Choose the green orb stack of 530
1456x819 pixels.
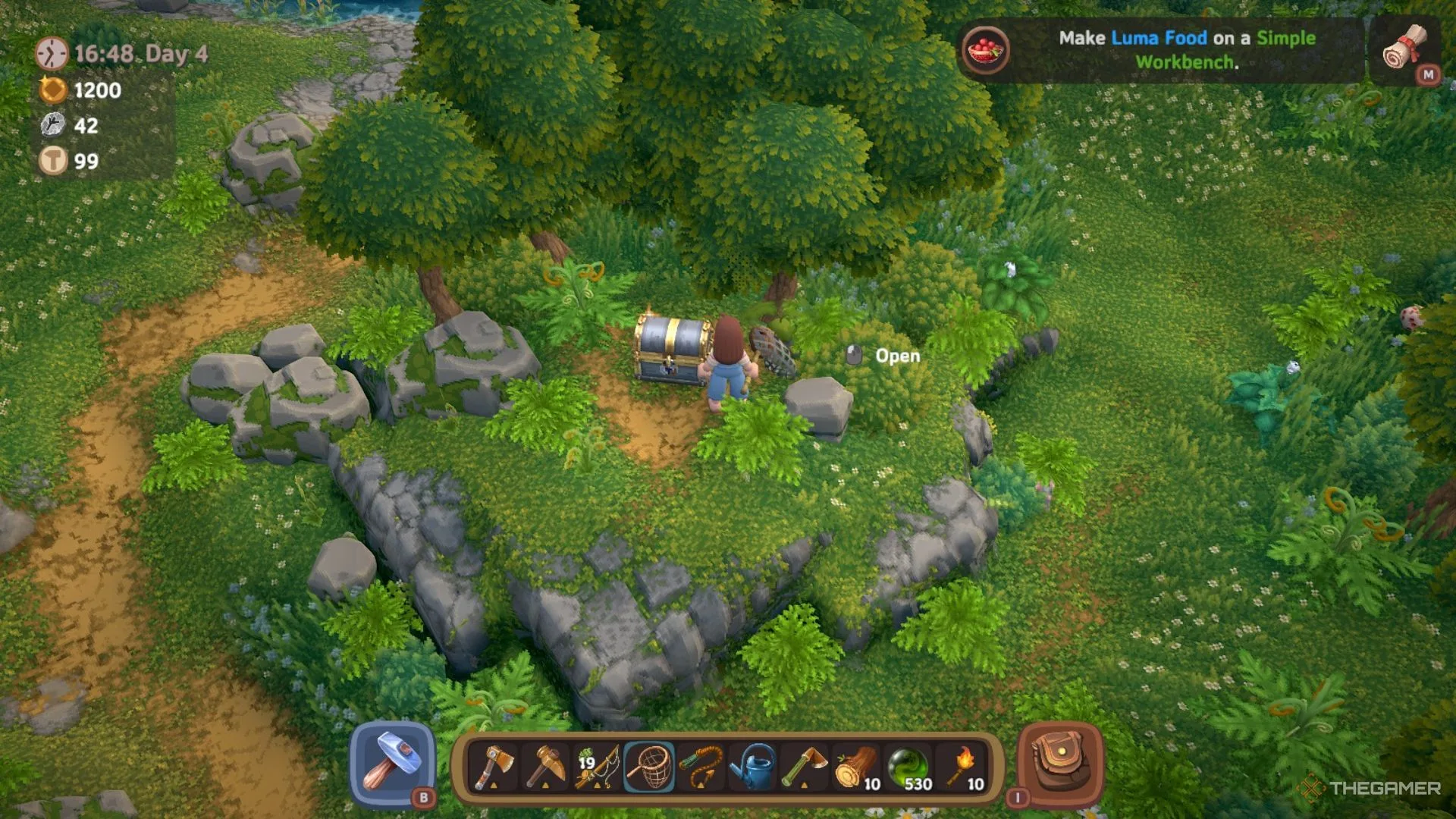click(x=908, y=767)
